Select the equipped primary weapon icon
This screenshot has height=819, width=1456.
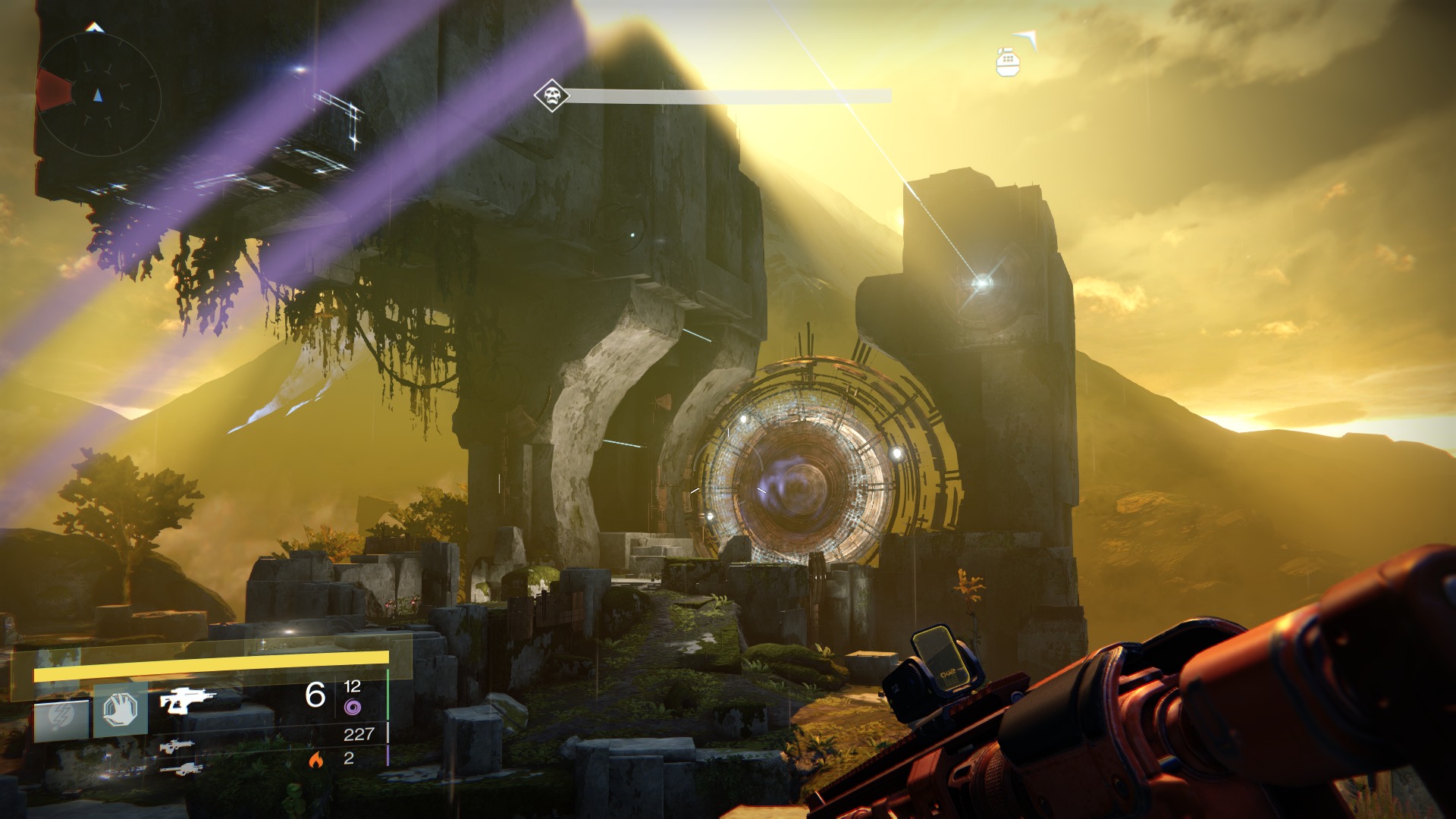click(187, 699)
